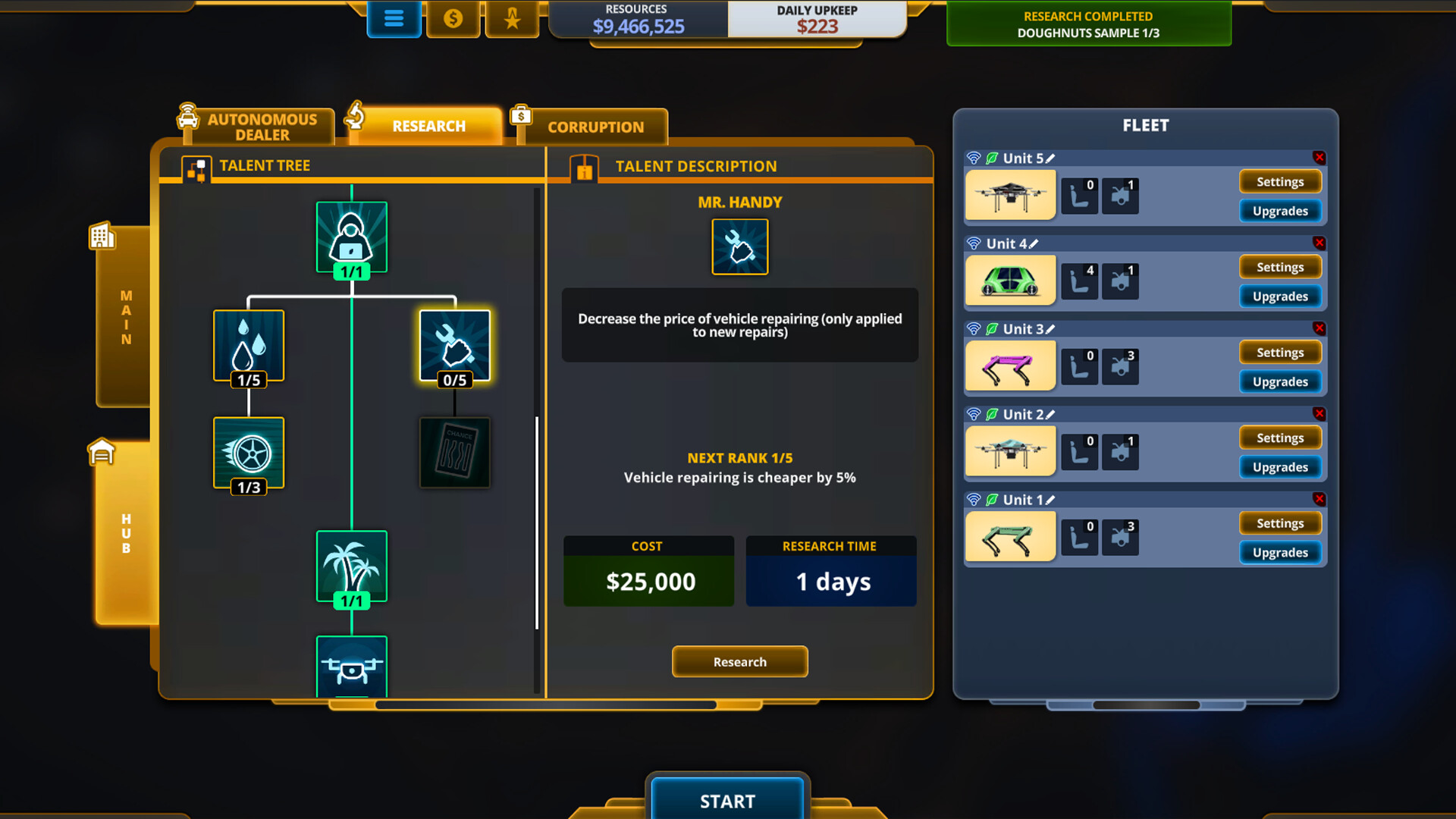
Task: Click Research to begin Mr. Handy research
Action: pyautogui.click(x=739, y=661)
